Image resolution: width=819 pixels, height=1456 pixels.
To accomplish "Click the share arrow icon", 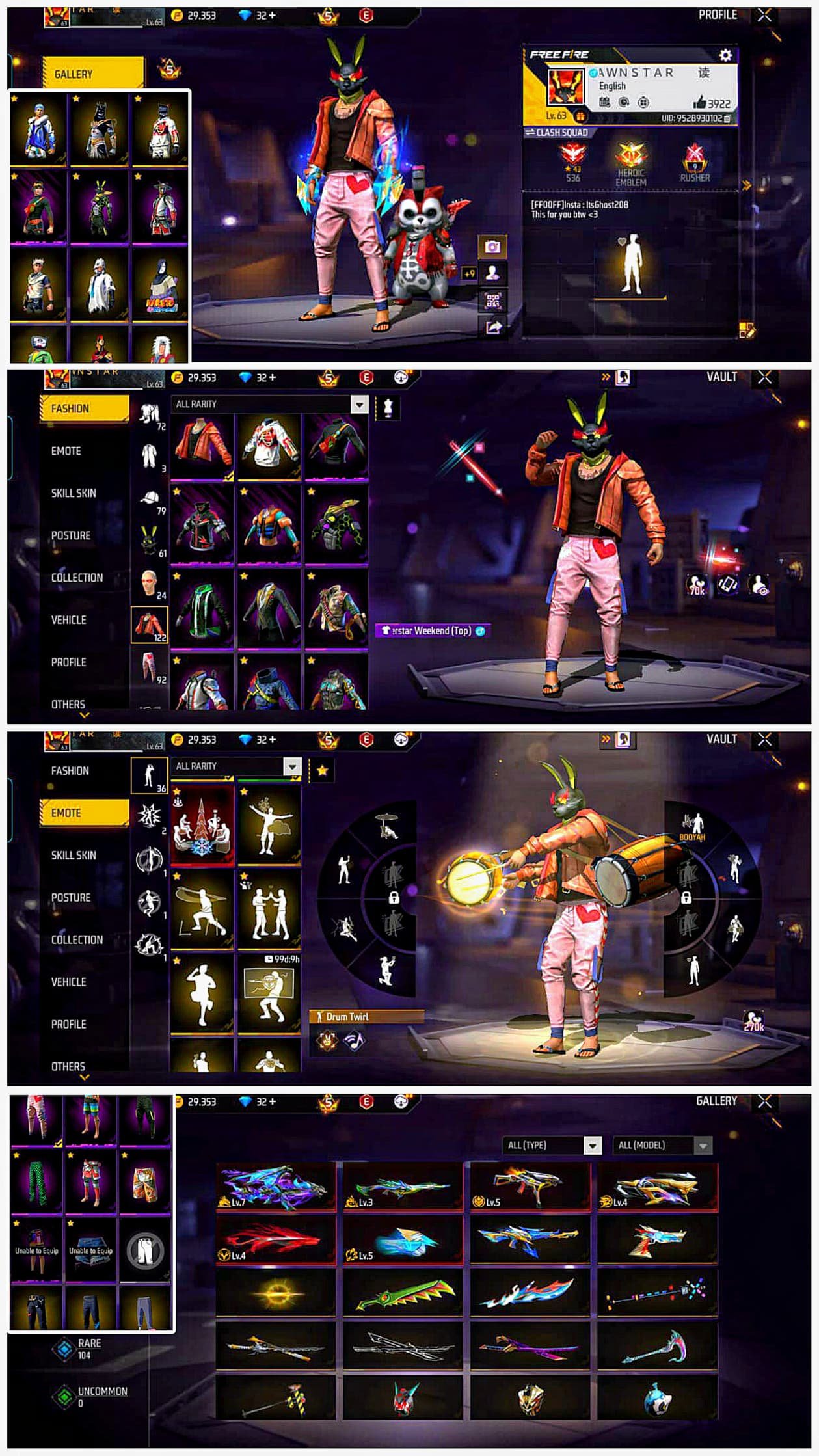I will click(x=492, y=327).
